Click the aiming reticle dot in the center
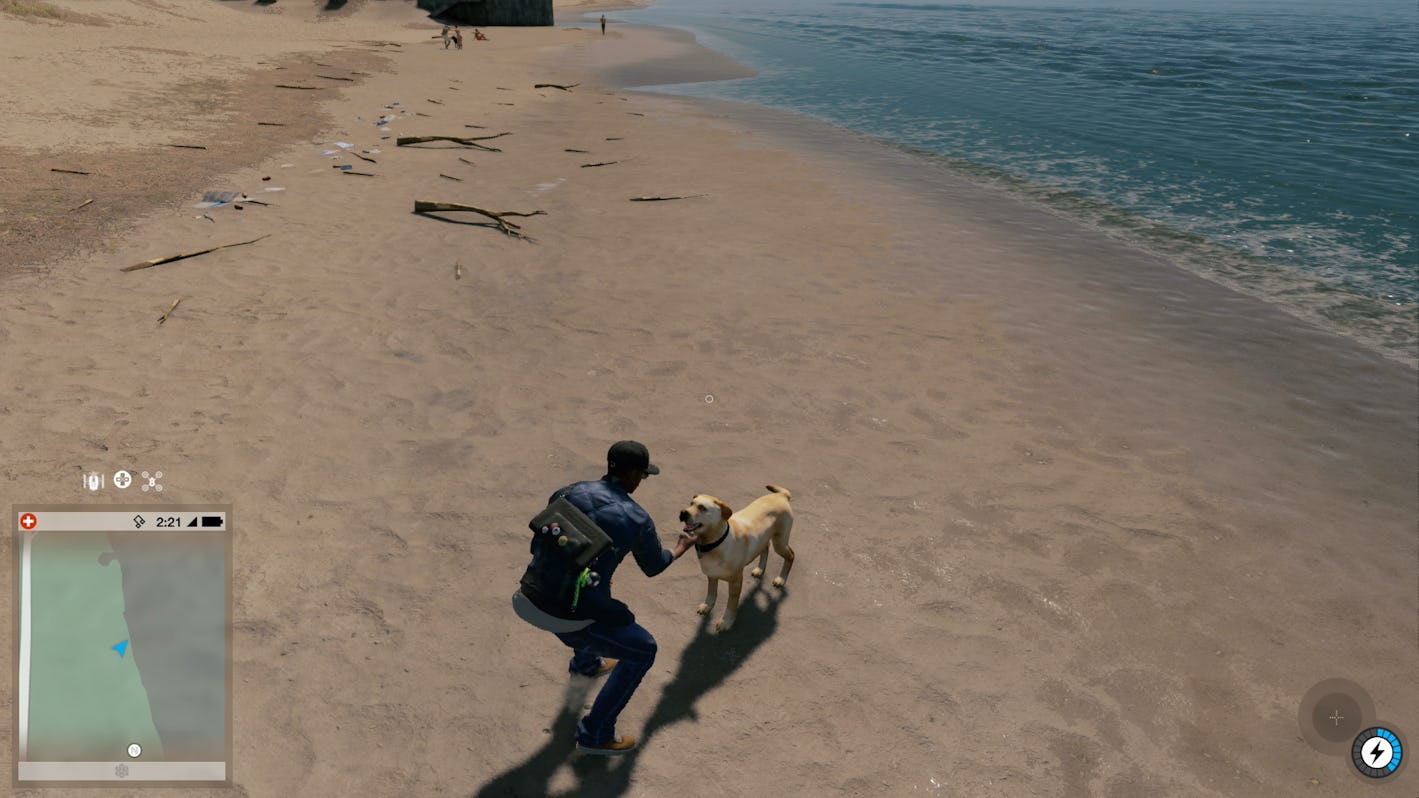1419x798 pixels. point(709,399)
